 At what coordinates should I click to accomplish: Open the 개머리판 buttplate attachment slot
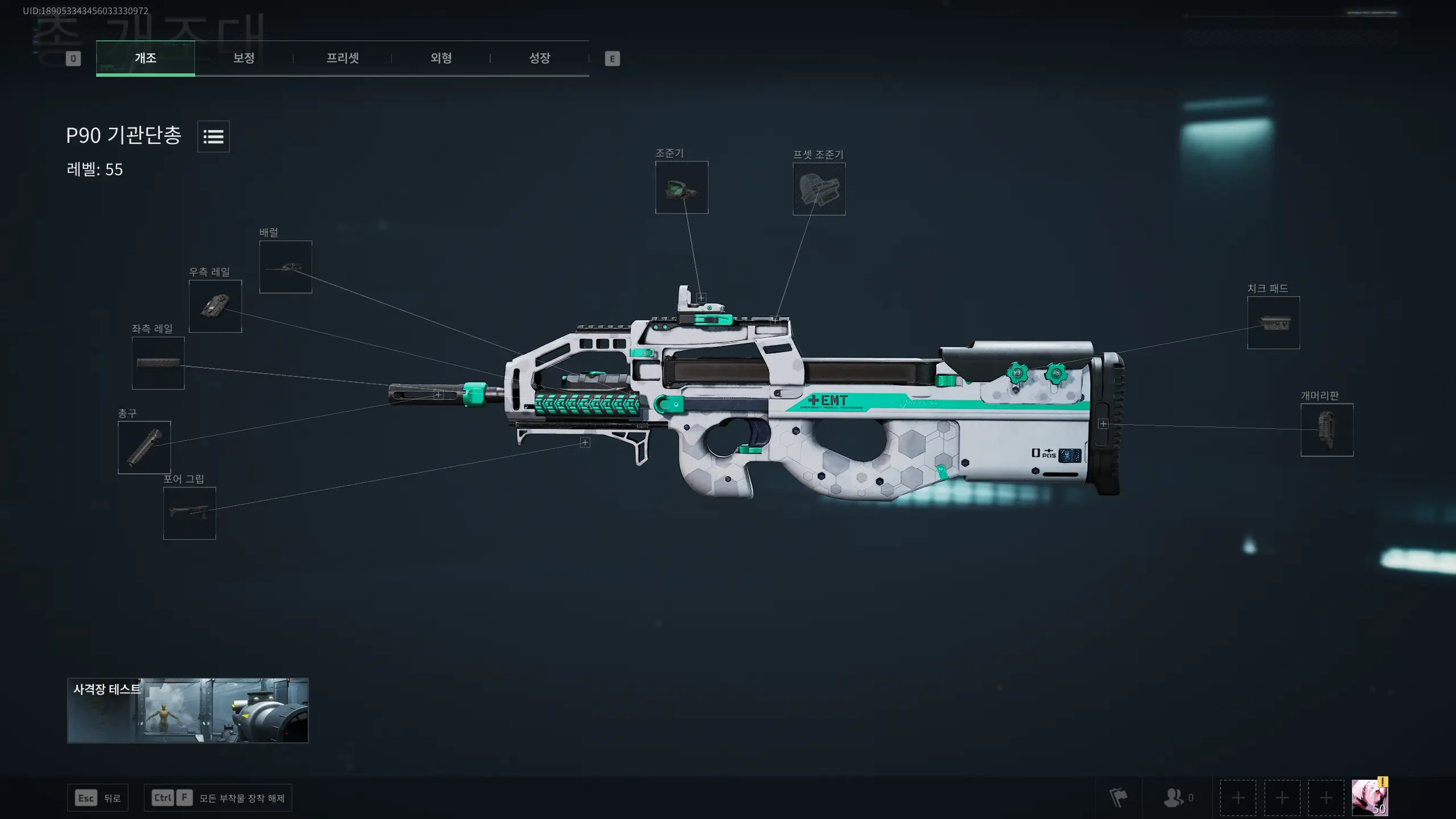coord(1326,429)
